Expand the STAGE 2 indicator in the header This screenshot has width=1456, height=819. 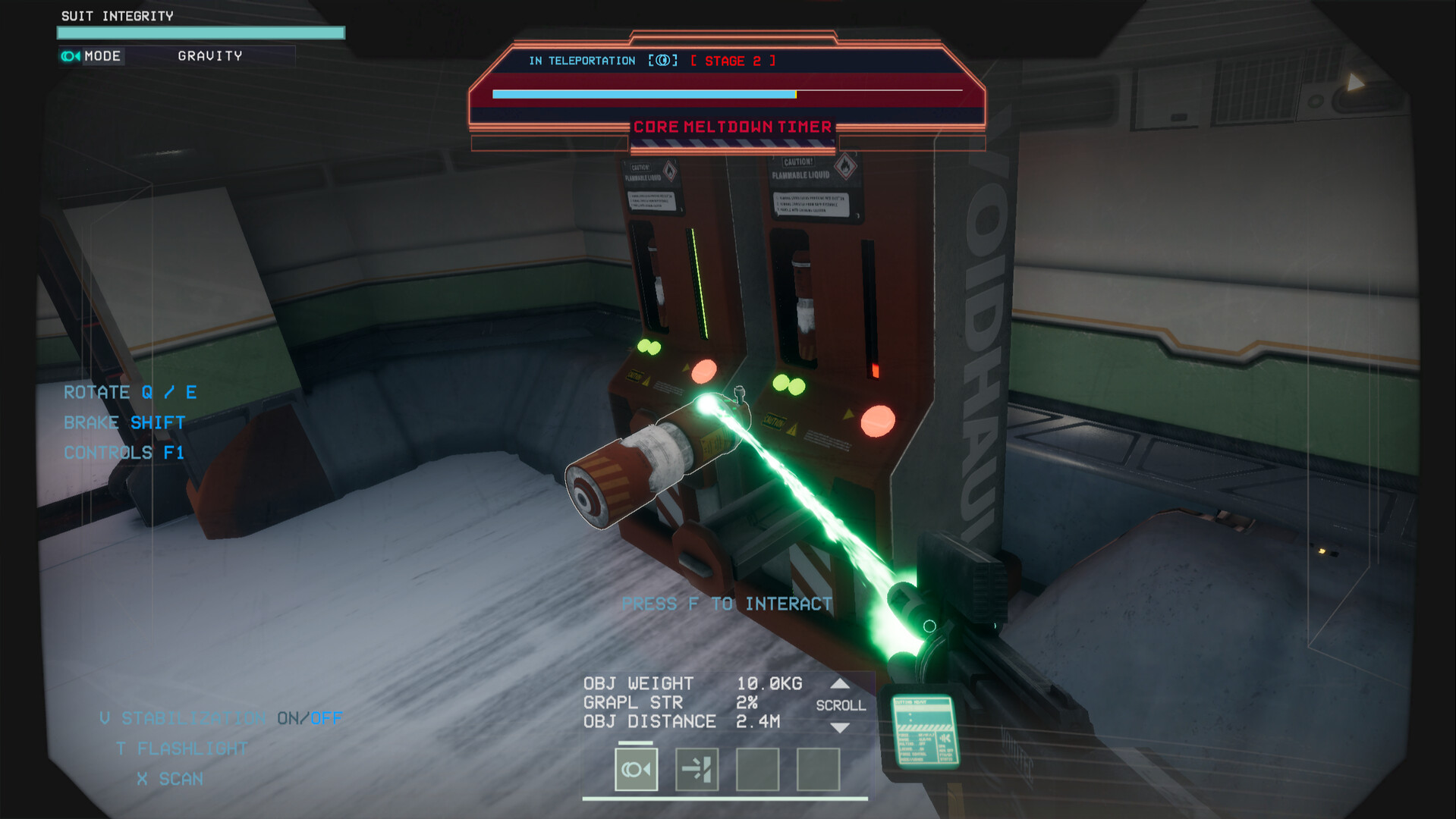[x=731, y=60]
